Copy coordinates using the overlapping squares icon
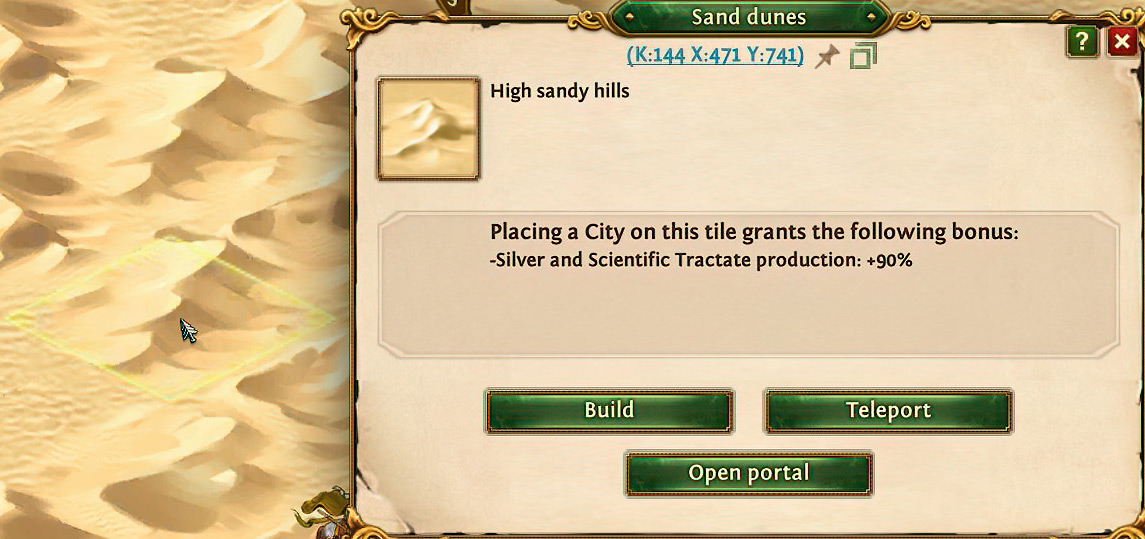 point(862,57)
